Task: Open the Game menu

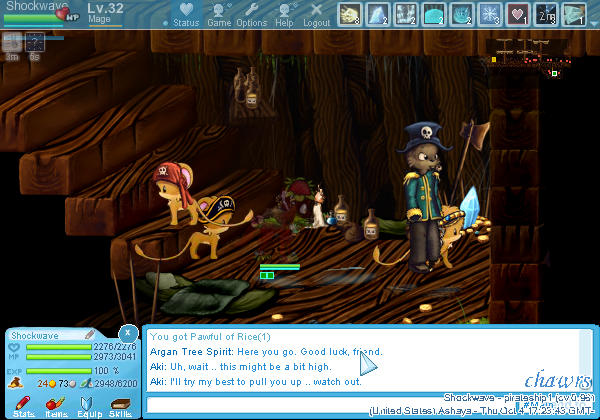Action: (219, 16)
